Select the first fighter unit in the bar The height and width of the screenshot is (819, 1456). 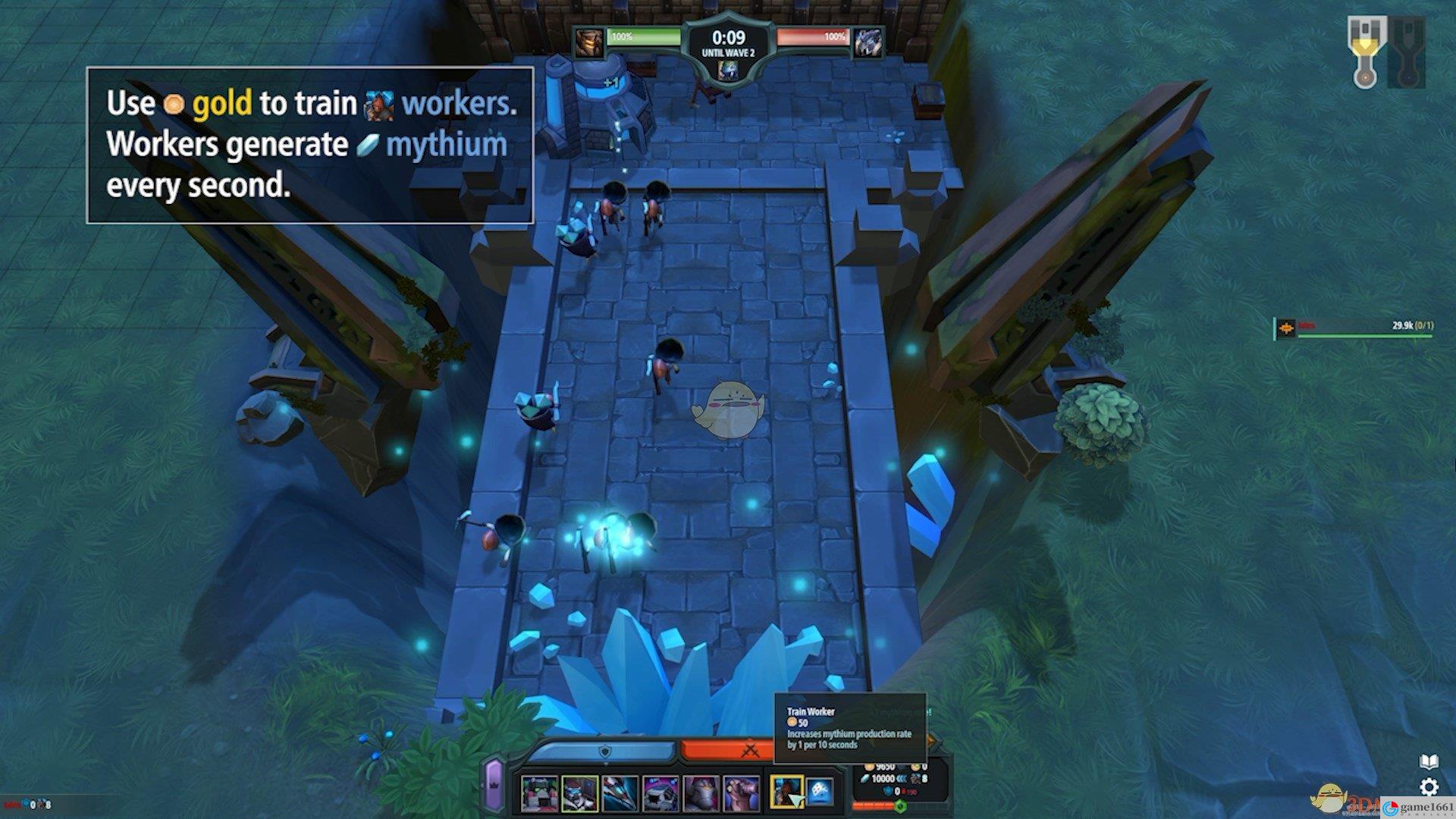(539, 793)
